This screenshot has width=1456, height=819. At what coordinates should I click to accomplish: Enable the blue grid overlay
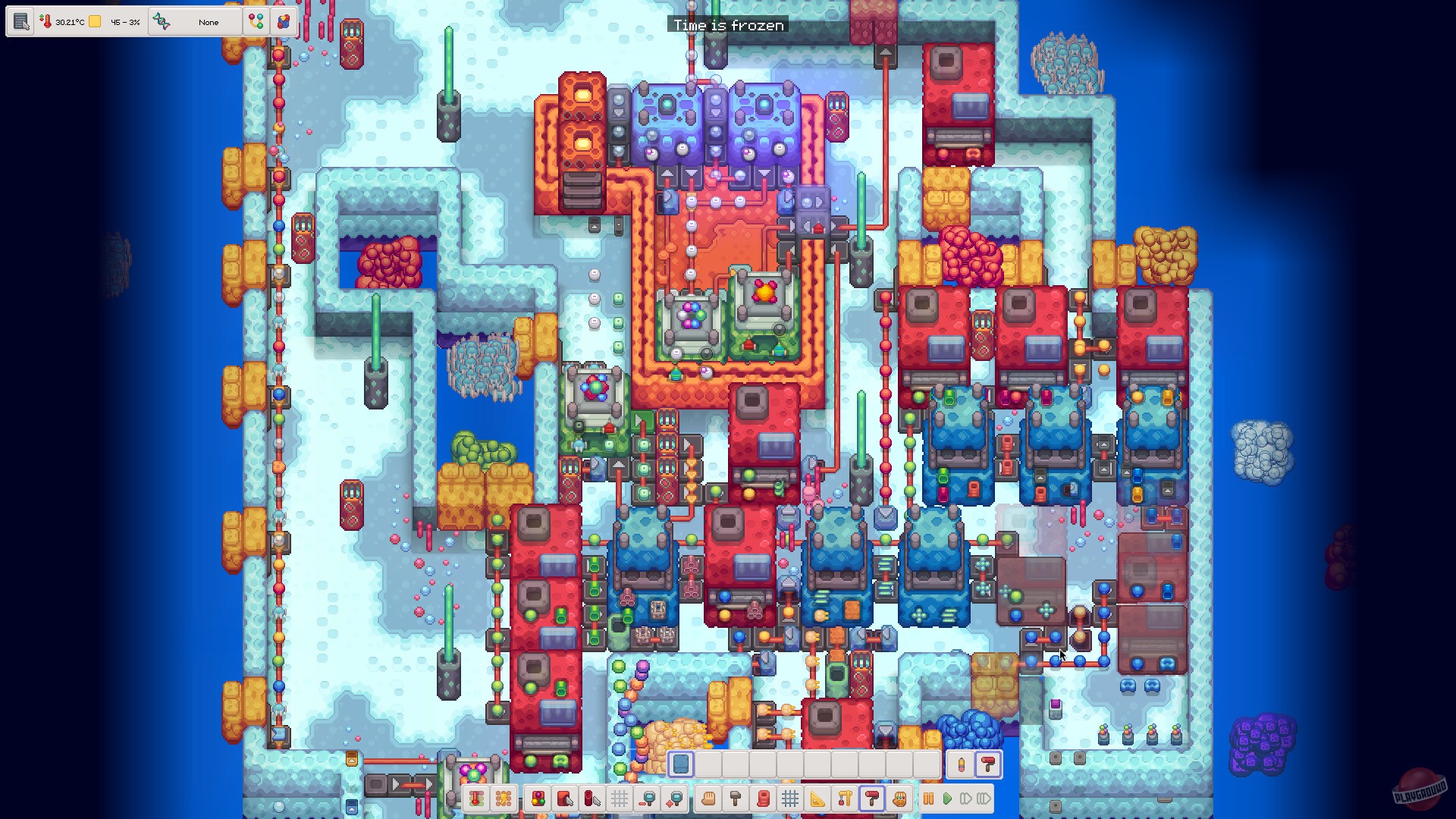[x=790, y=799]
